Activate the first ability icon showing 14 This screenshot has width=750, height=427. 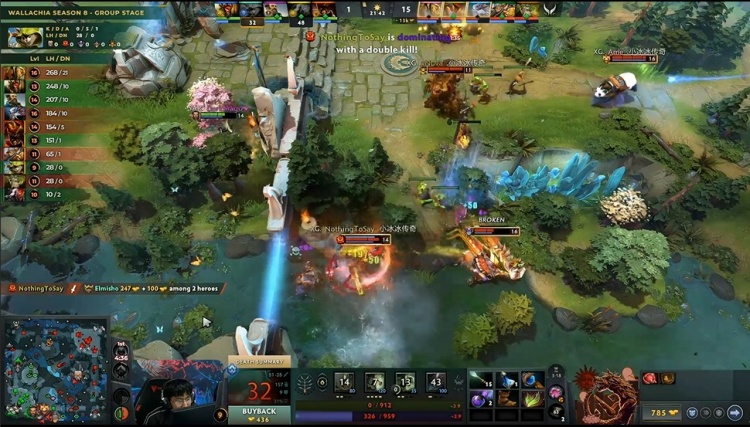(x=344, y=382)
